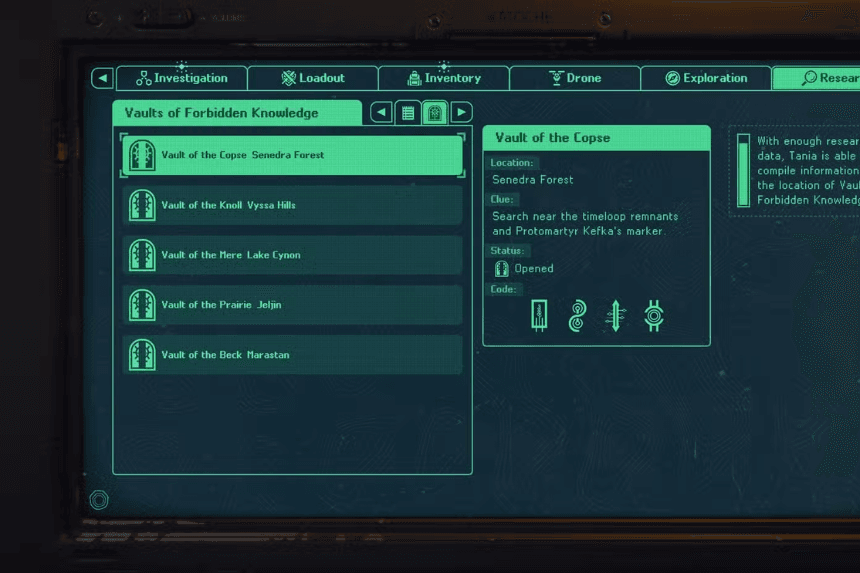Choose Vault of the Knoll, Vyssa Hills

click(x=292, y=205)
